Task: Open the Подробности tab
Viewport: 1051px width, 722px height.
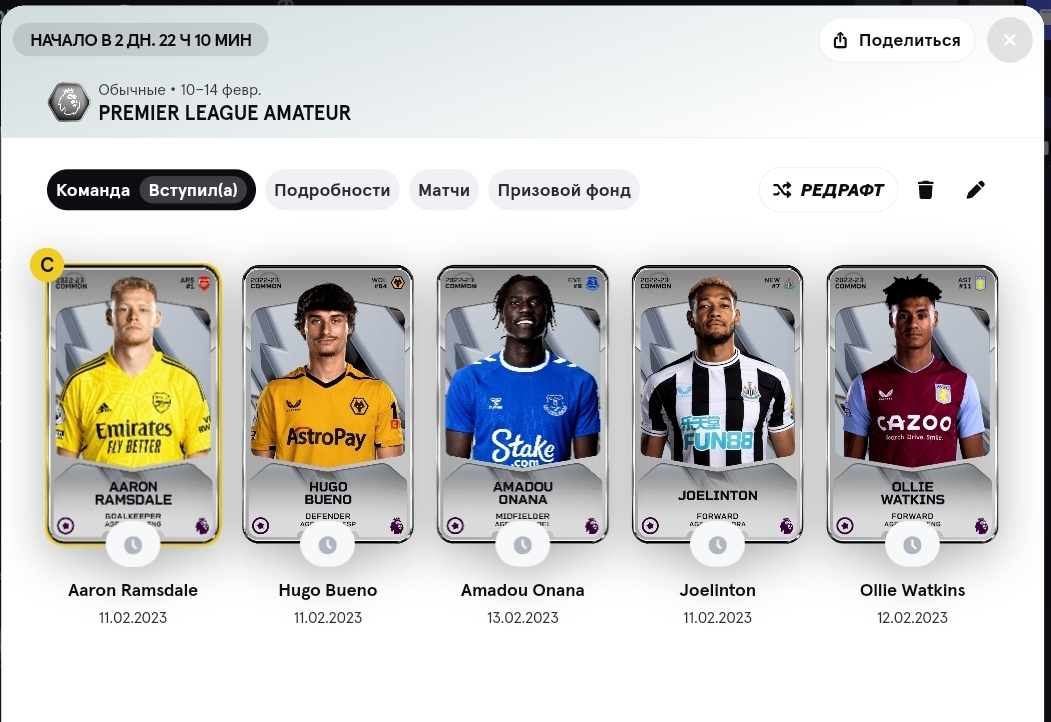Action: pos(332,190)
